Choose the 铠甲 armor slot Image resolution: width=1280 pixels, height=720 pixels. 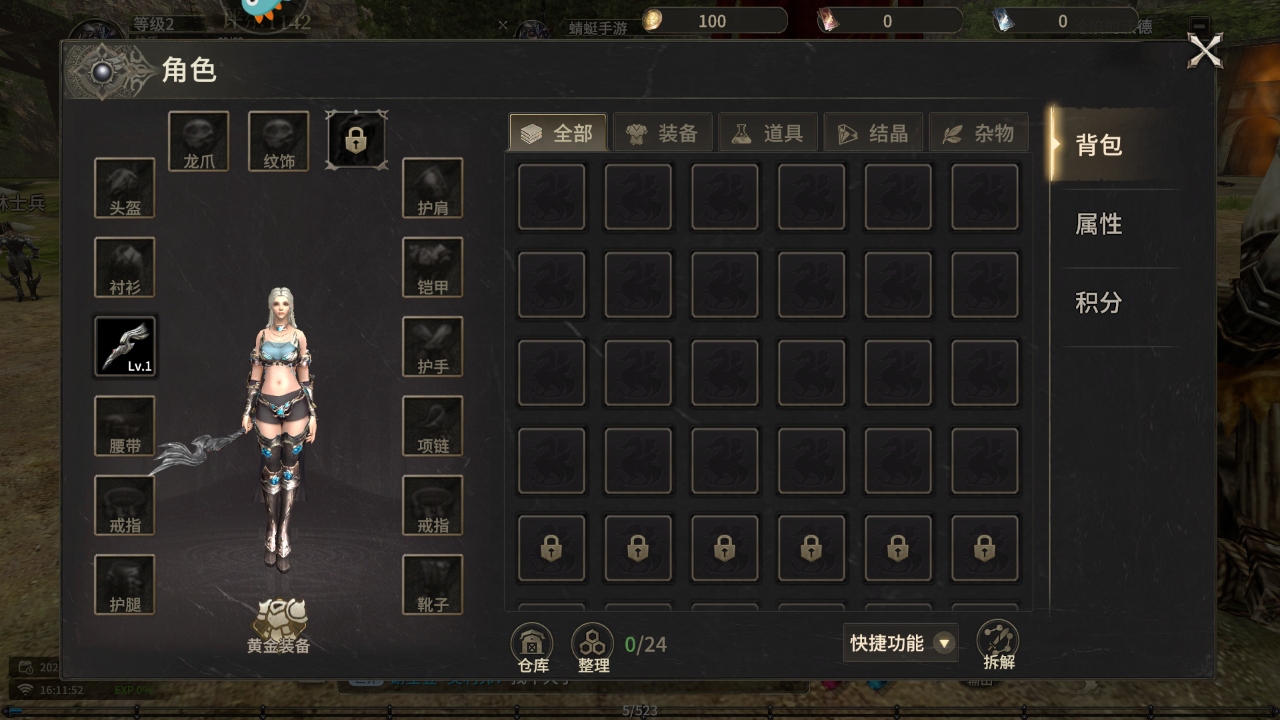[x=433, y=267]
